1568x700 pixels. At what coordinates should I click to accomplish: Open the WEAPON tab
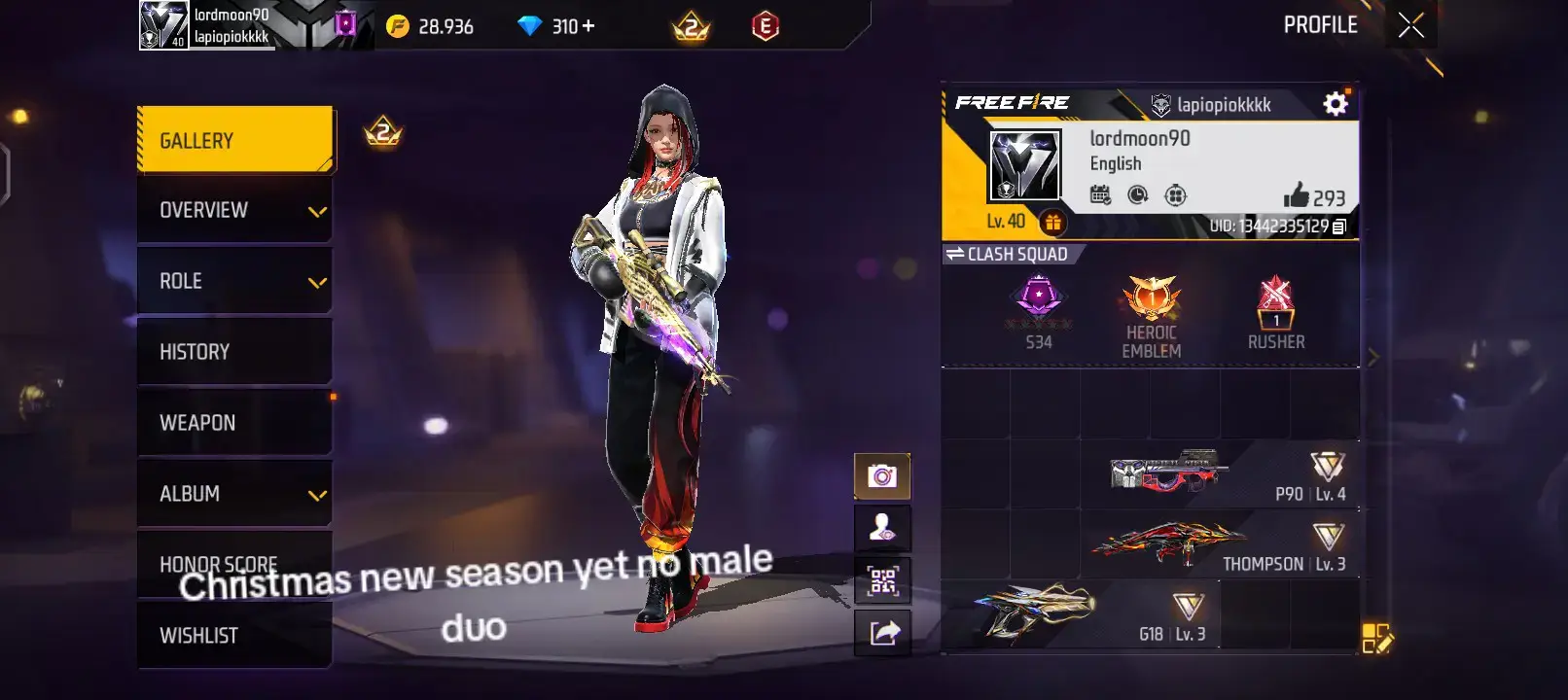(x=233, y=422)
